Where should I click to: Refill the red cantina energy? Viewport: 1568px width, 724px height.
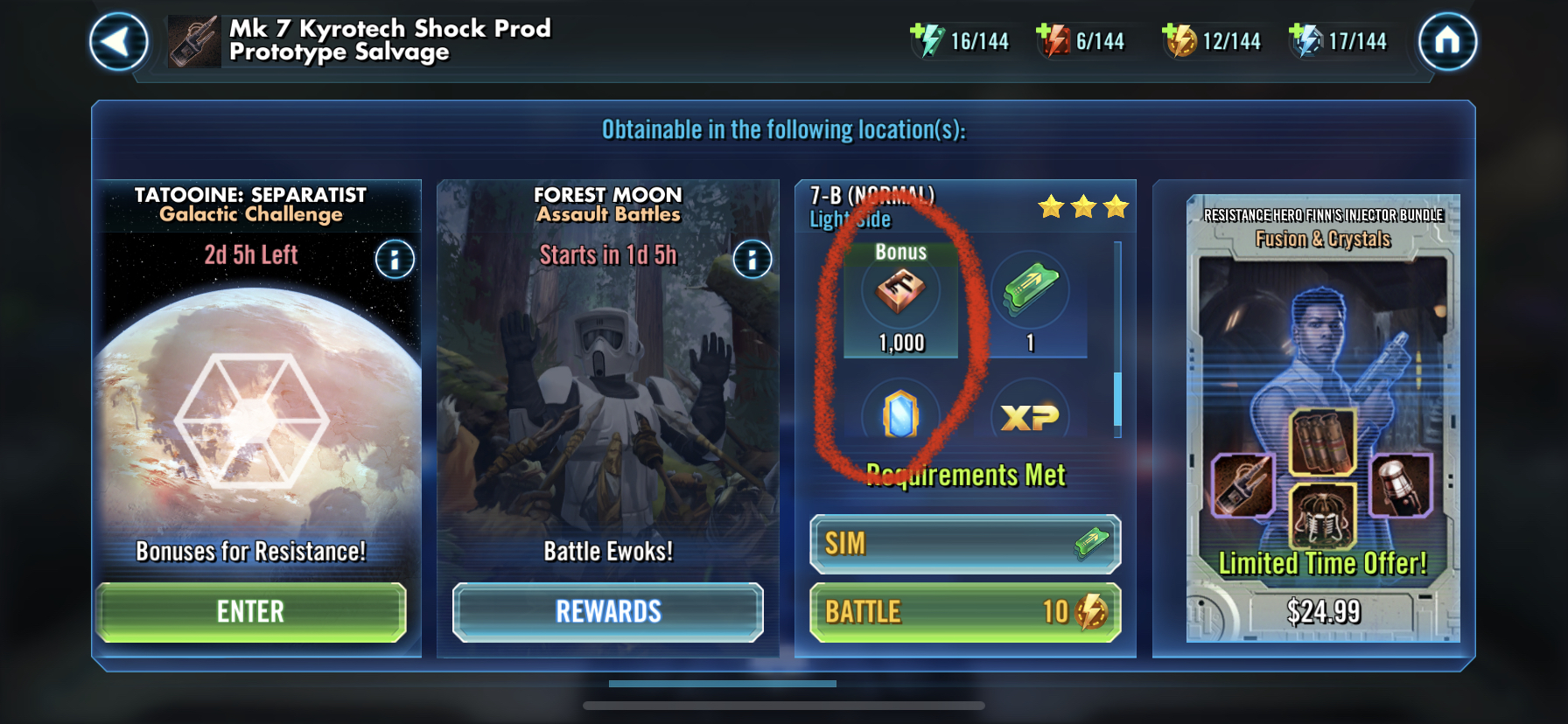coord(1053,40)
